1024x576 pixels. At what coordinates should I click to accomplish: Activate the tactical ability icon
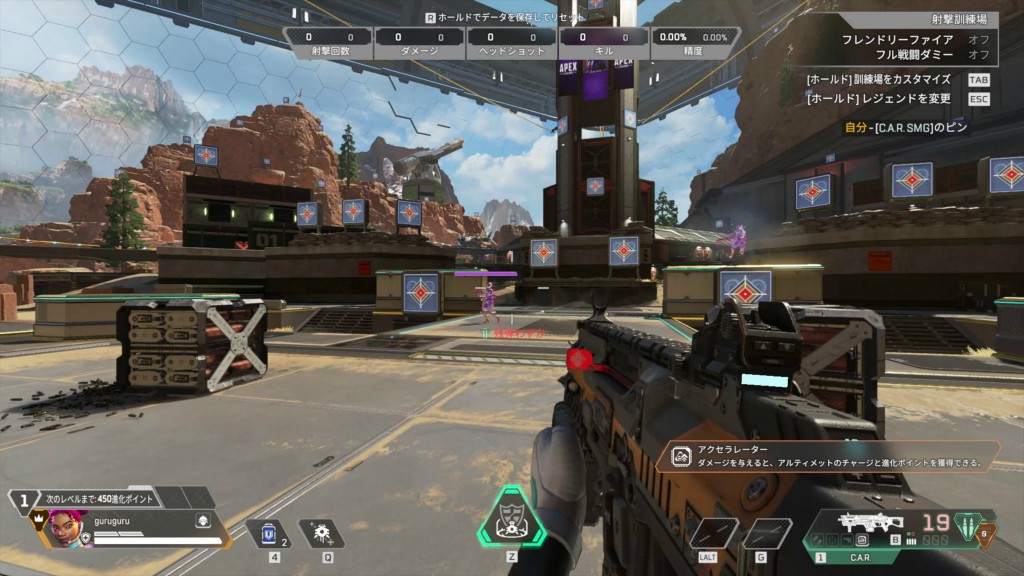click(322, 534)
